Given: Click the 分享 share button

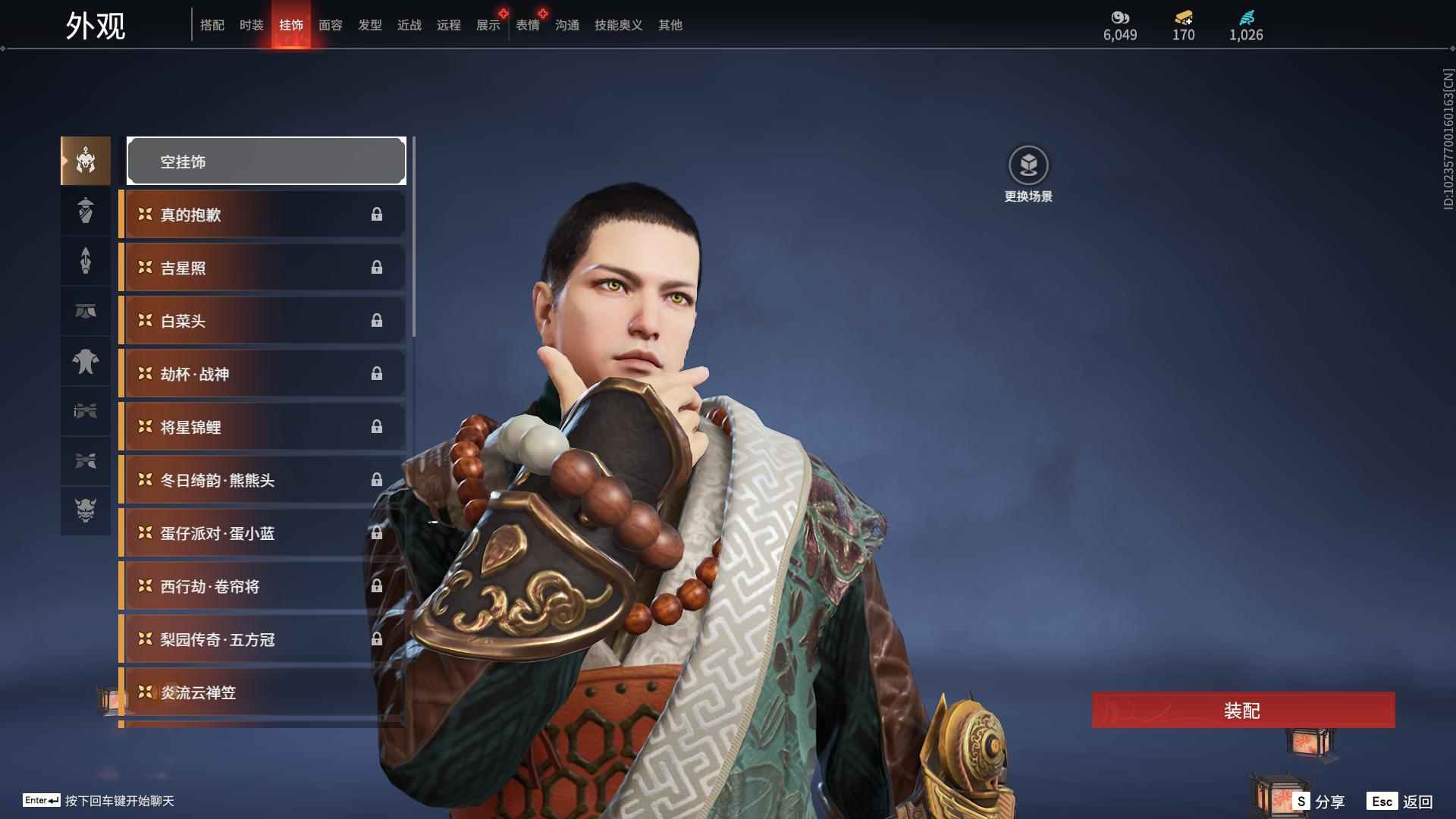Looking at the screenshot, I should pos(1319,802).
